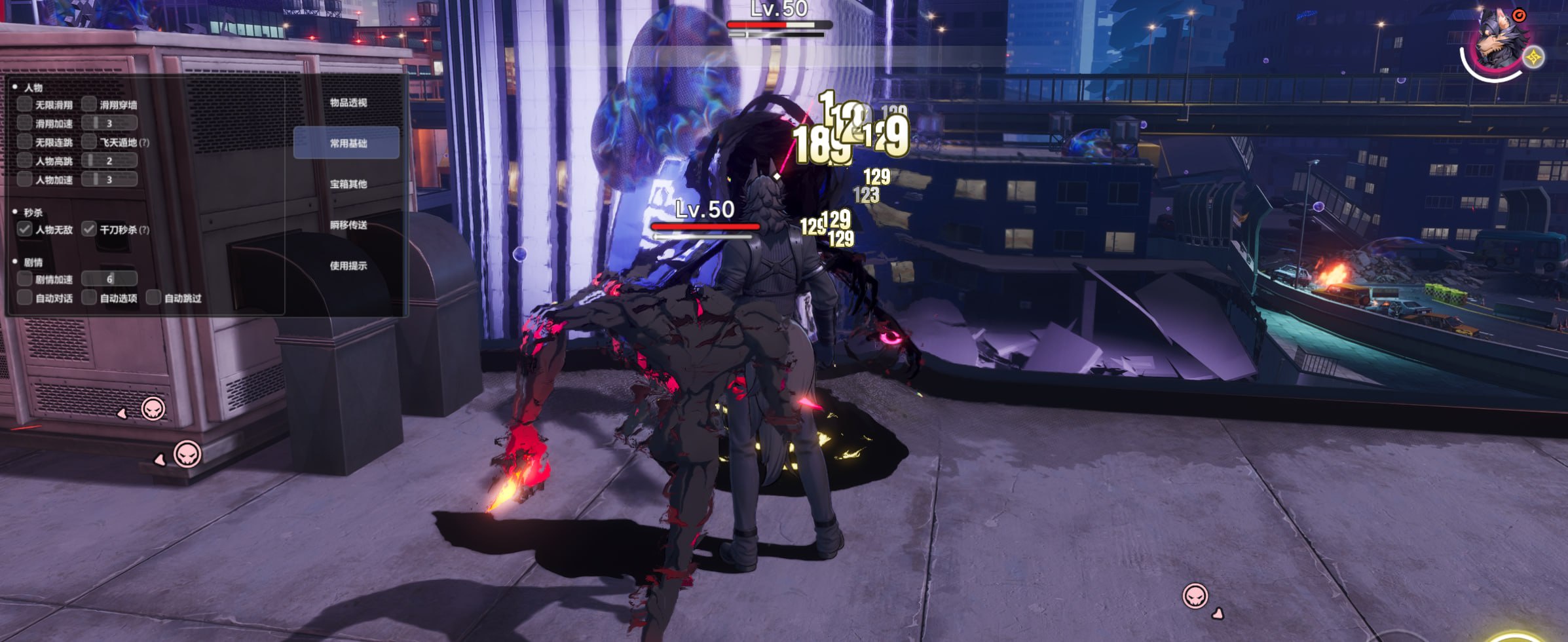Uncheck the 人物无敌 invincibility box

click(x=25, y=229)
